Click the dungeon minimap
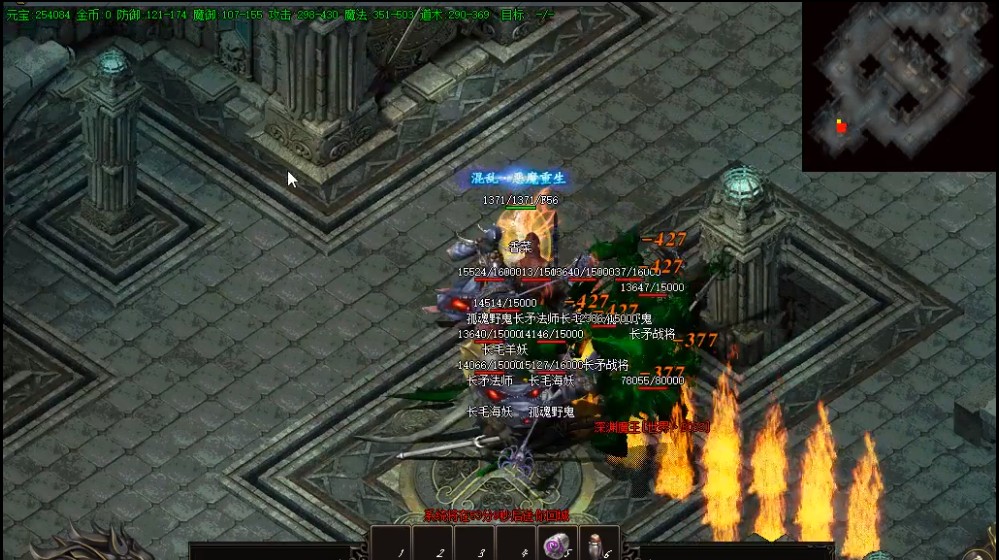The width and height of the screenshot is (999, 560). tap(899, 86)
